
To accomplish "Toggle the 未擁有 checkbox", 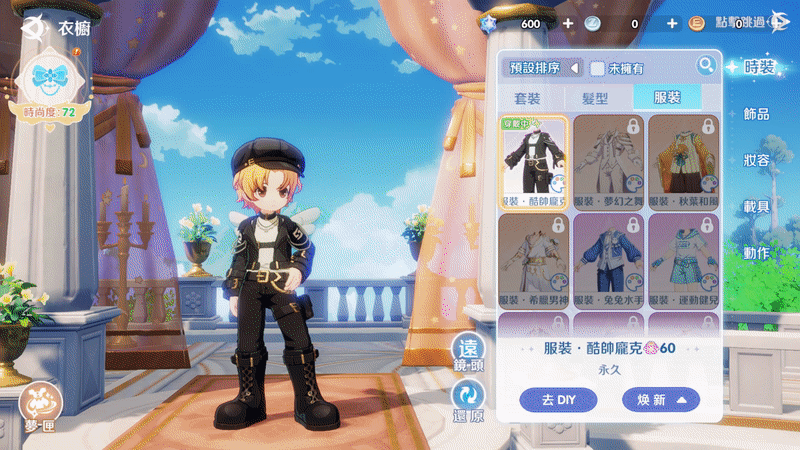I will [x=597, y=68].
